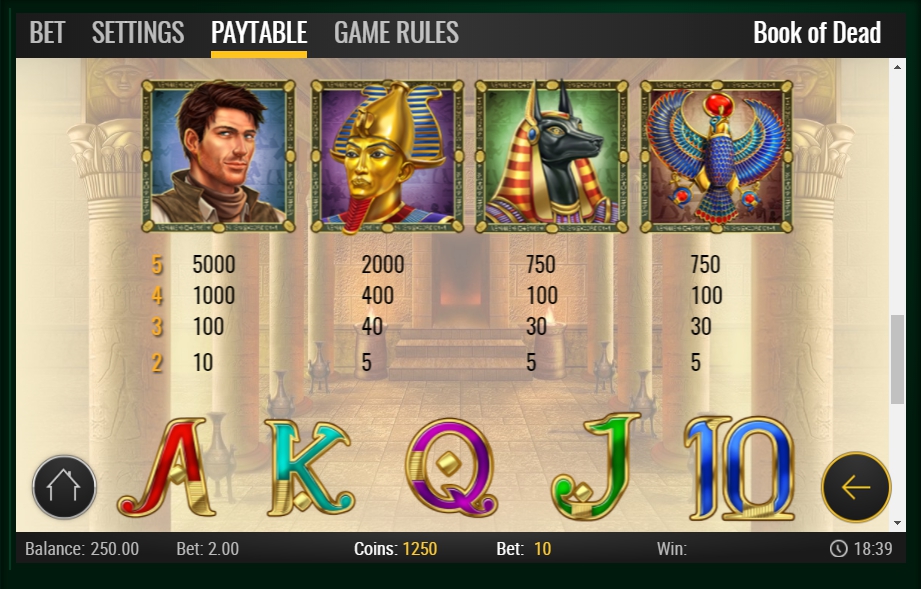The width and height of the screenshot is (921, 589).
Task: Select the PAYTABLE tab
Action: [x=259, y=33]
